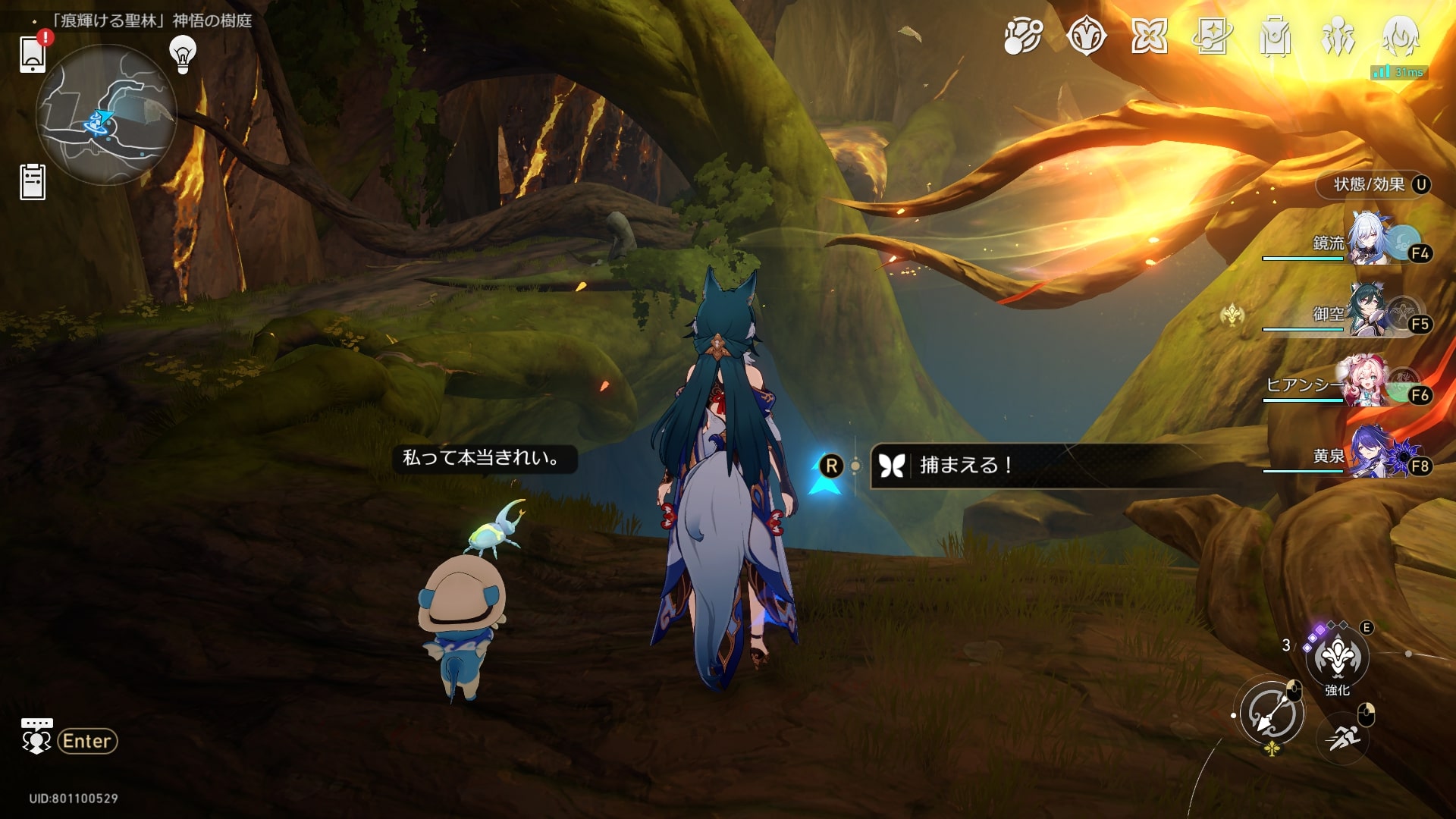Activate the 強化 technique skill
This screenshot has width=1456, height=819.
(x=1337, y=657)
